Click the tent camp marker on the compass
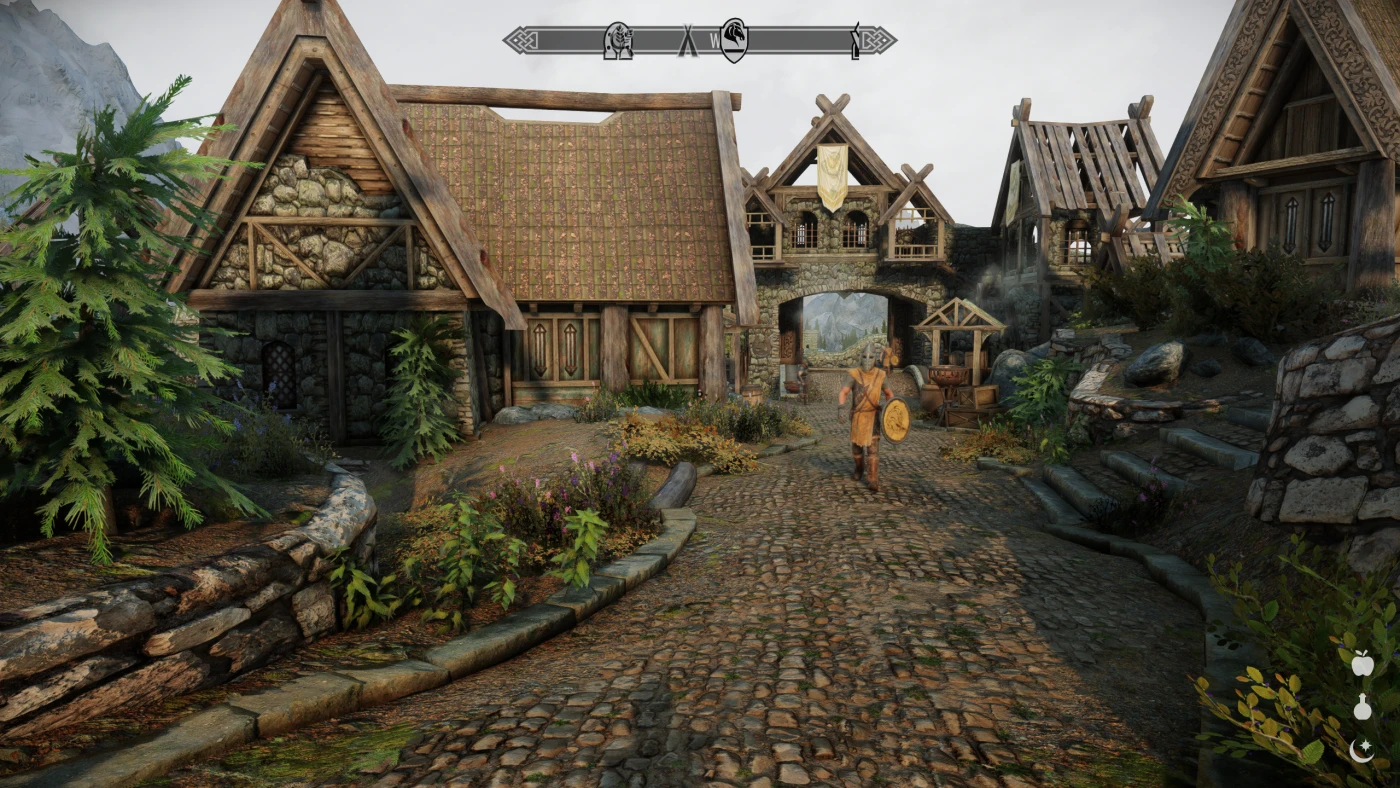Viewport: 1400px width, 788px height. point(687,41)
